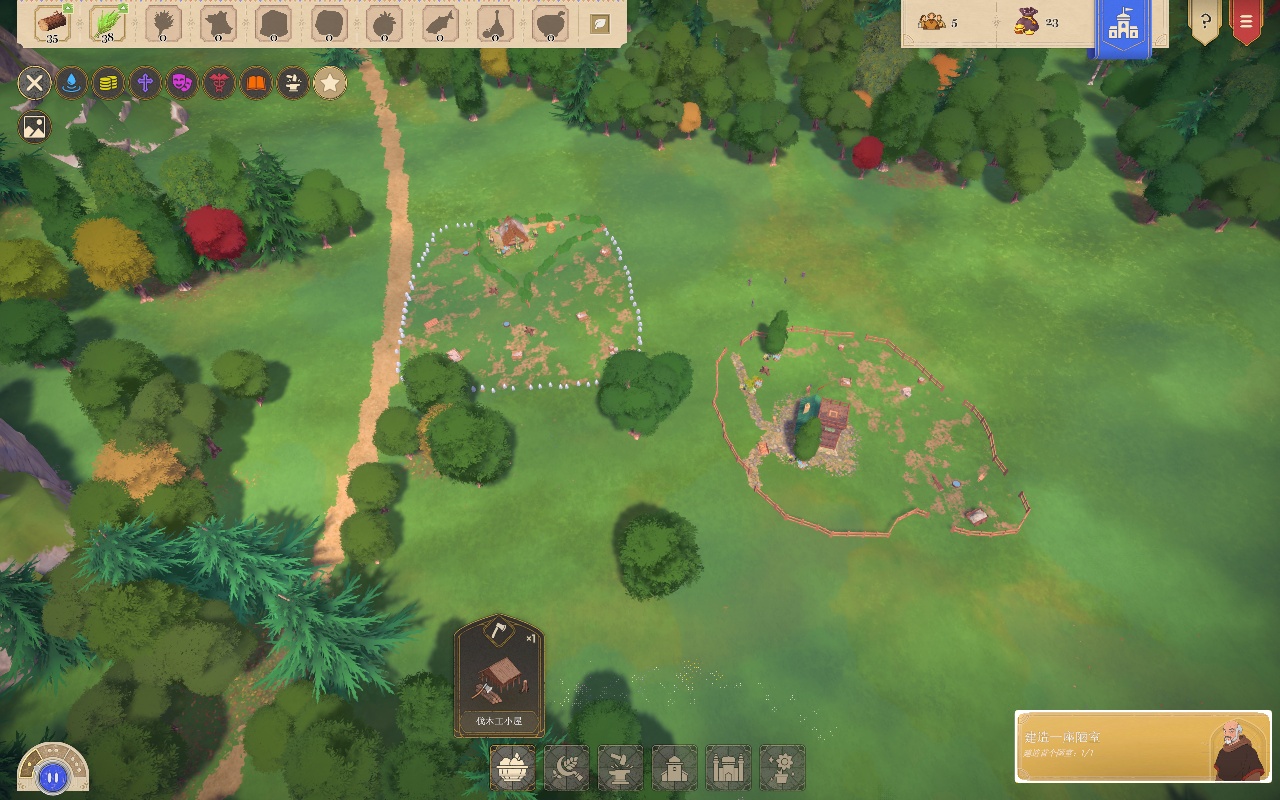Select the castle monument build category
The image size is (1280, 800).
[x=729, y=768]
